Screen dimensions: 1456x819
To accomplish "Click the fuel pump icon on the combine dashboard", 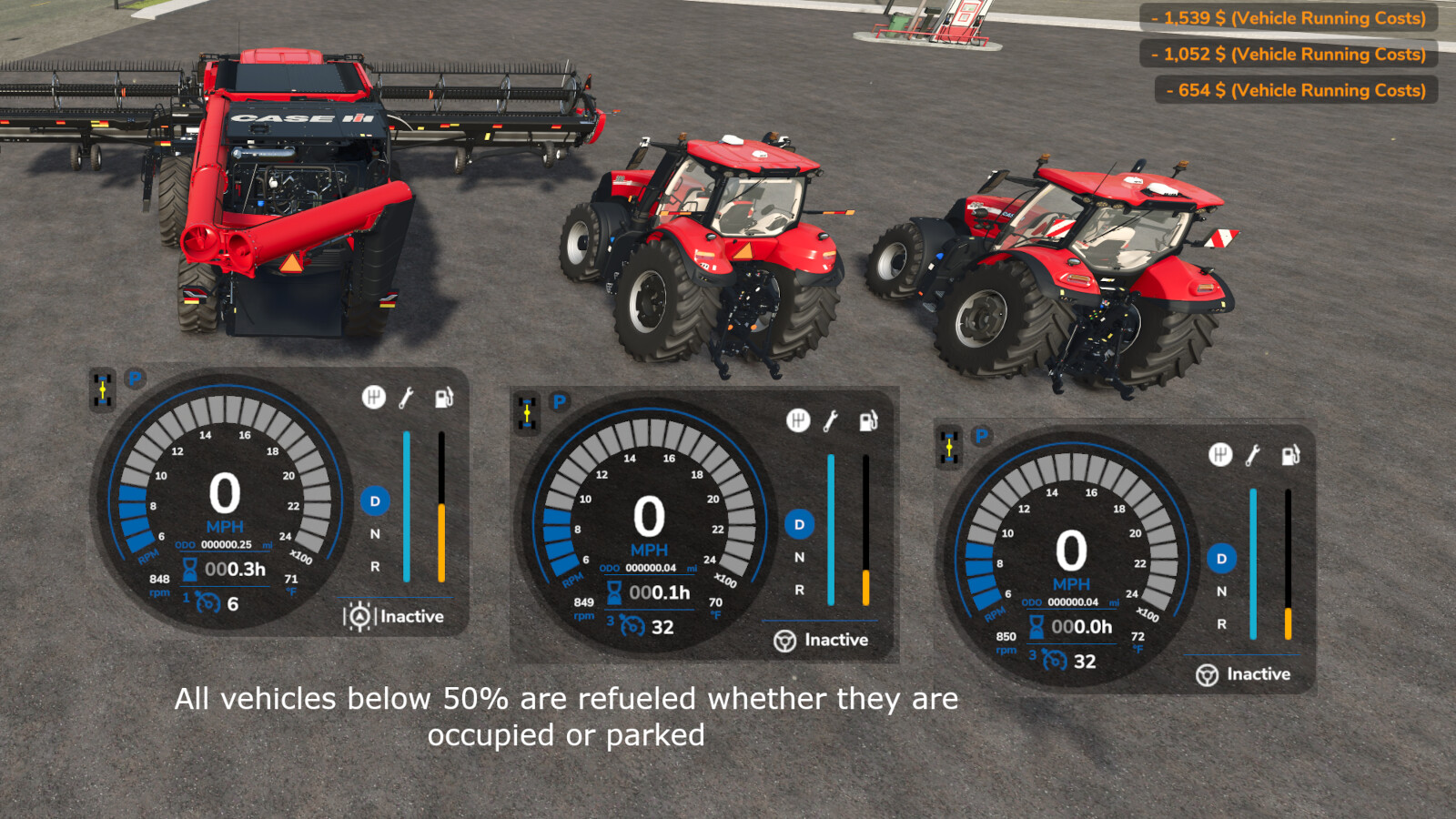I will point(443,398).
